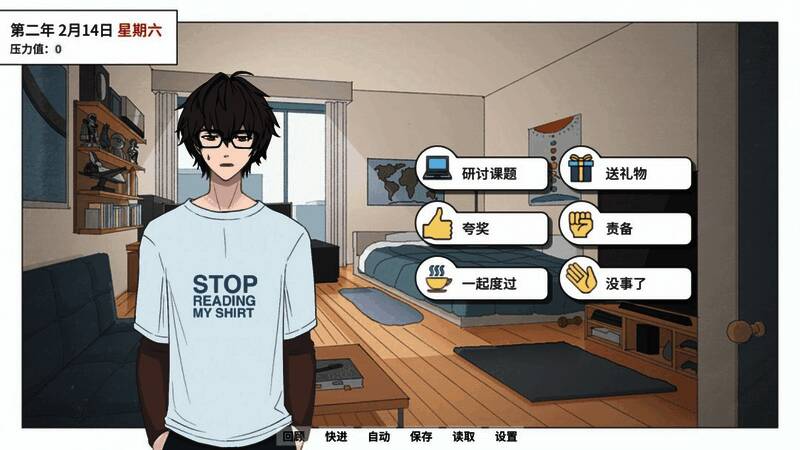The width and height of the screenshot is (800, 450).
Task: Click the 没事了 waving hand option
Action: point(626,283)
